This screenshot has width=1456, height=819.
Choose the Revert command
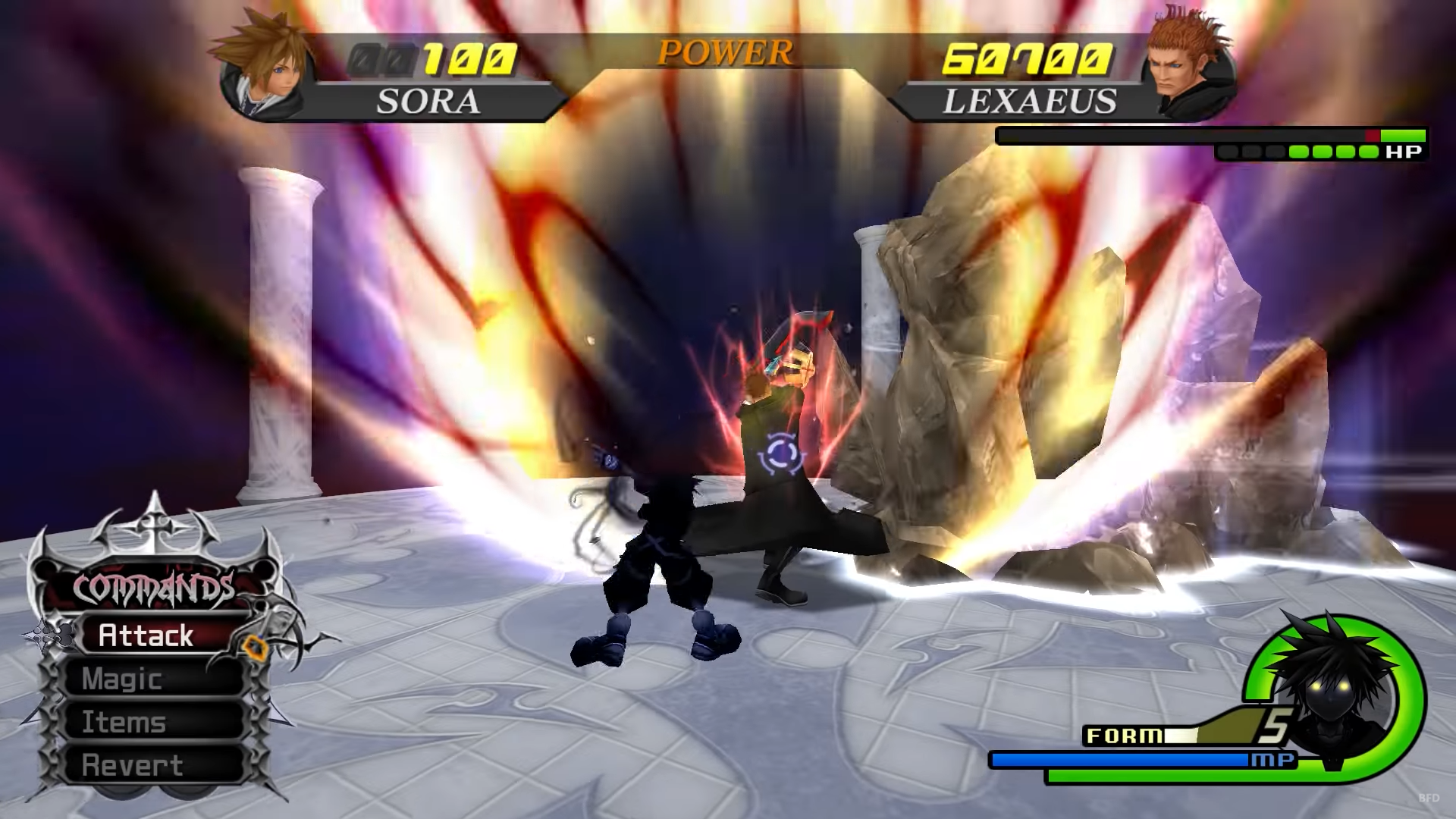[133, 766]
